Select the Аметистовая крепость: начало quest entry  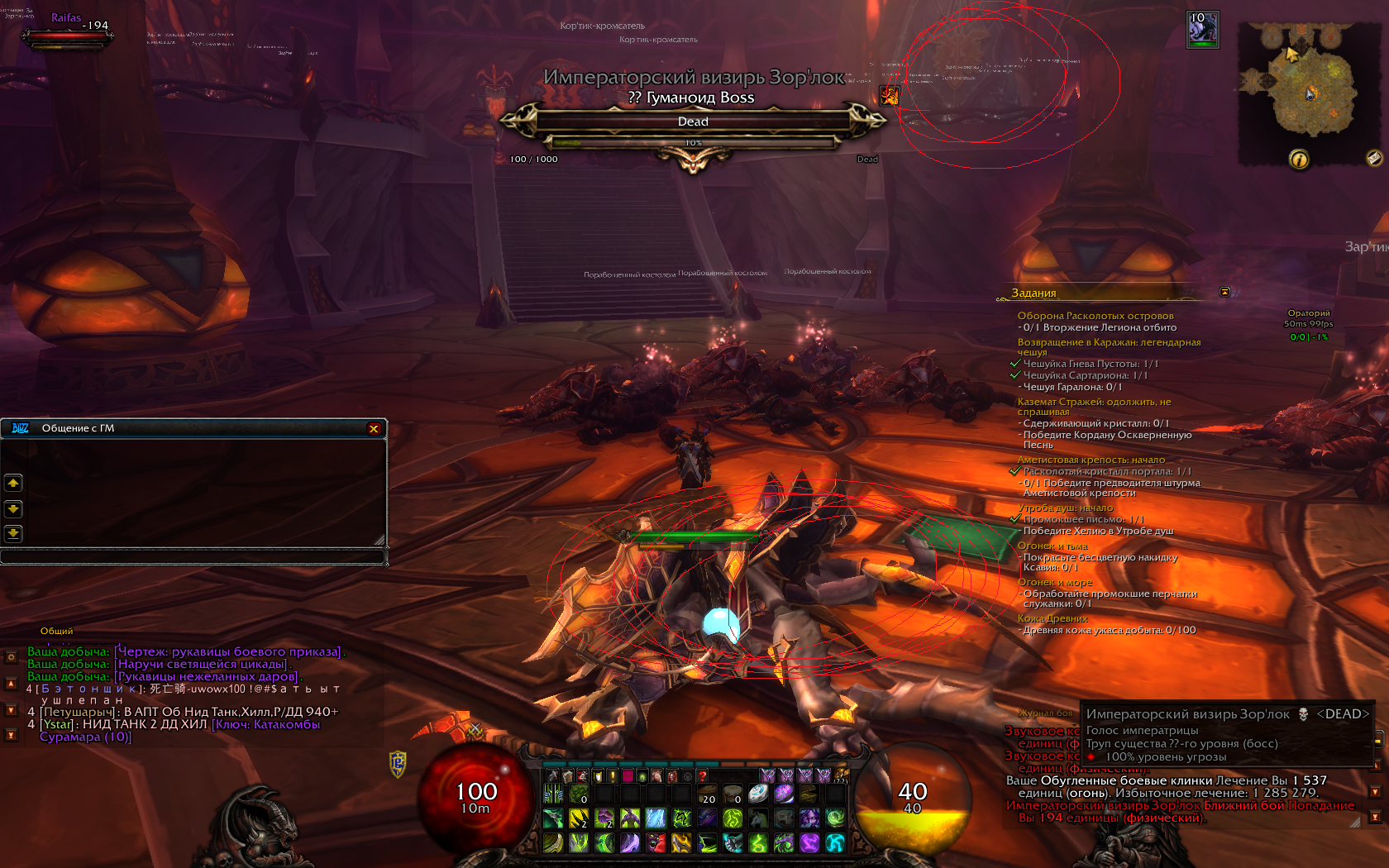click(1091, 460)
